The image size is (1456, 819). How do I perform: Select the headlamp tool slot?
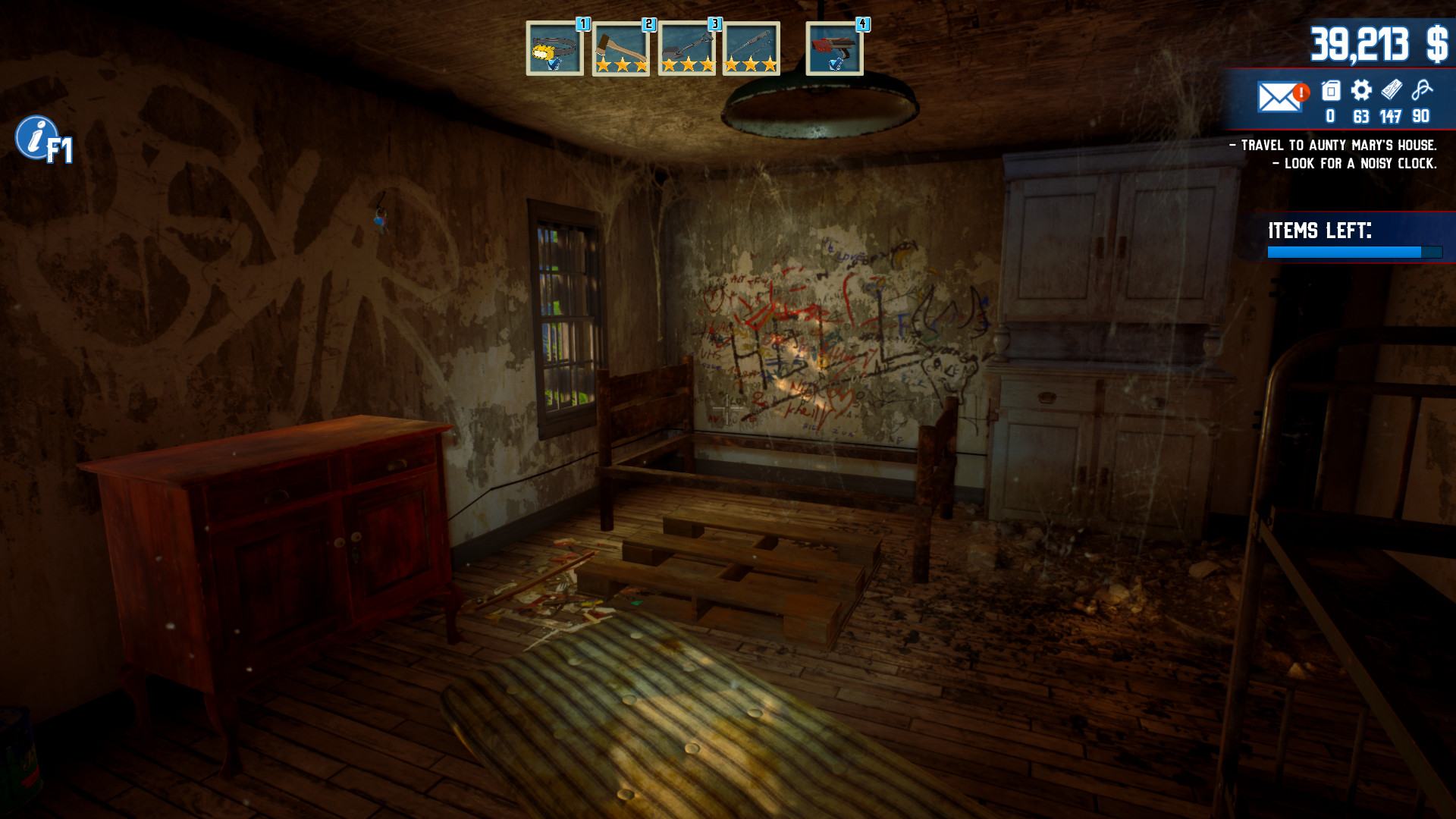click(554, 49)
